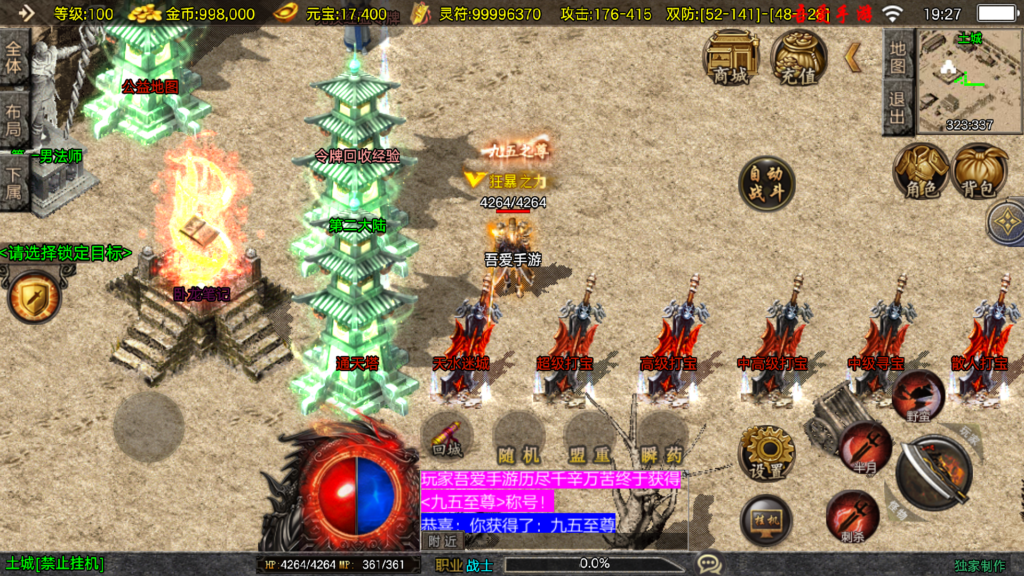The height and width of the screenshot is (576, 1024).
Task: Open the 商城 shop
Action: pos(730,56)
